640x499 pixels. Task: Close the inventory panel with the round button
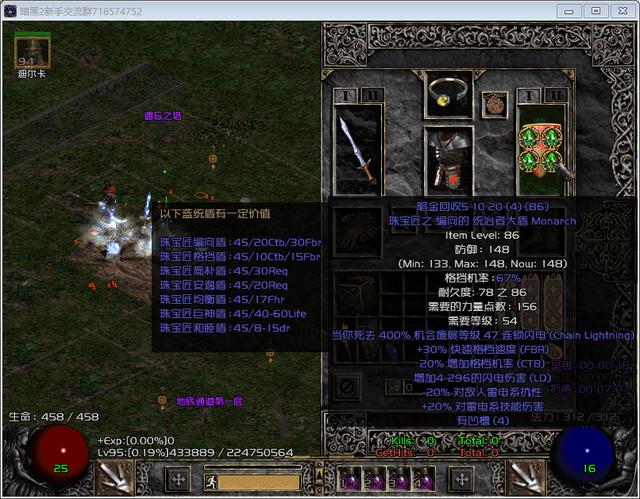tap(347, 385)
